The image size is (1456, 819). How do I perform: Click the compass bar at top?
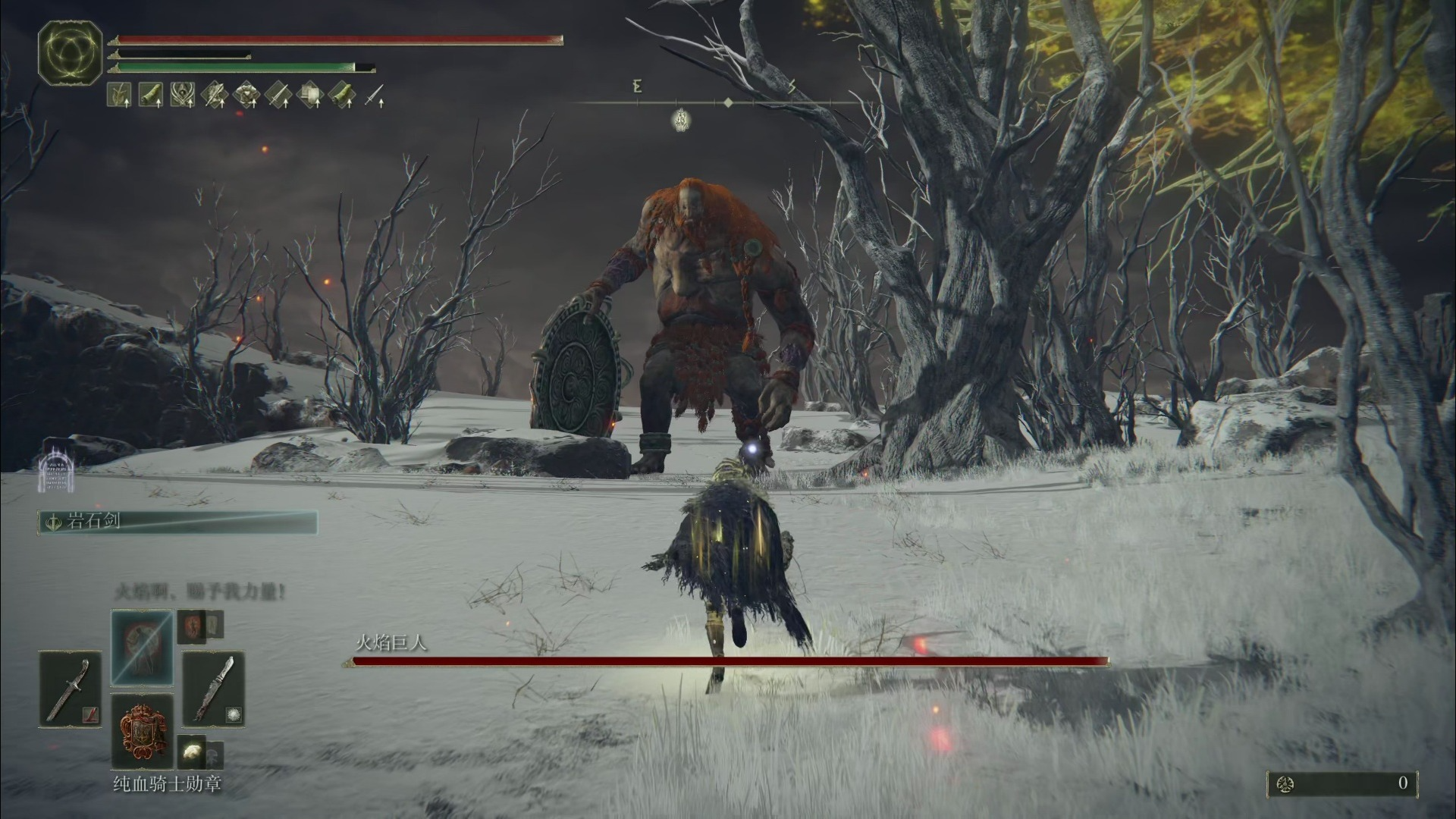(728, 102)
